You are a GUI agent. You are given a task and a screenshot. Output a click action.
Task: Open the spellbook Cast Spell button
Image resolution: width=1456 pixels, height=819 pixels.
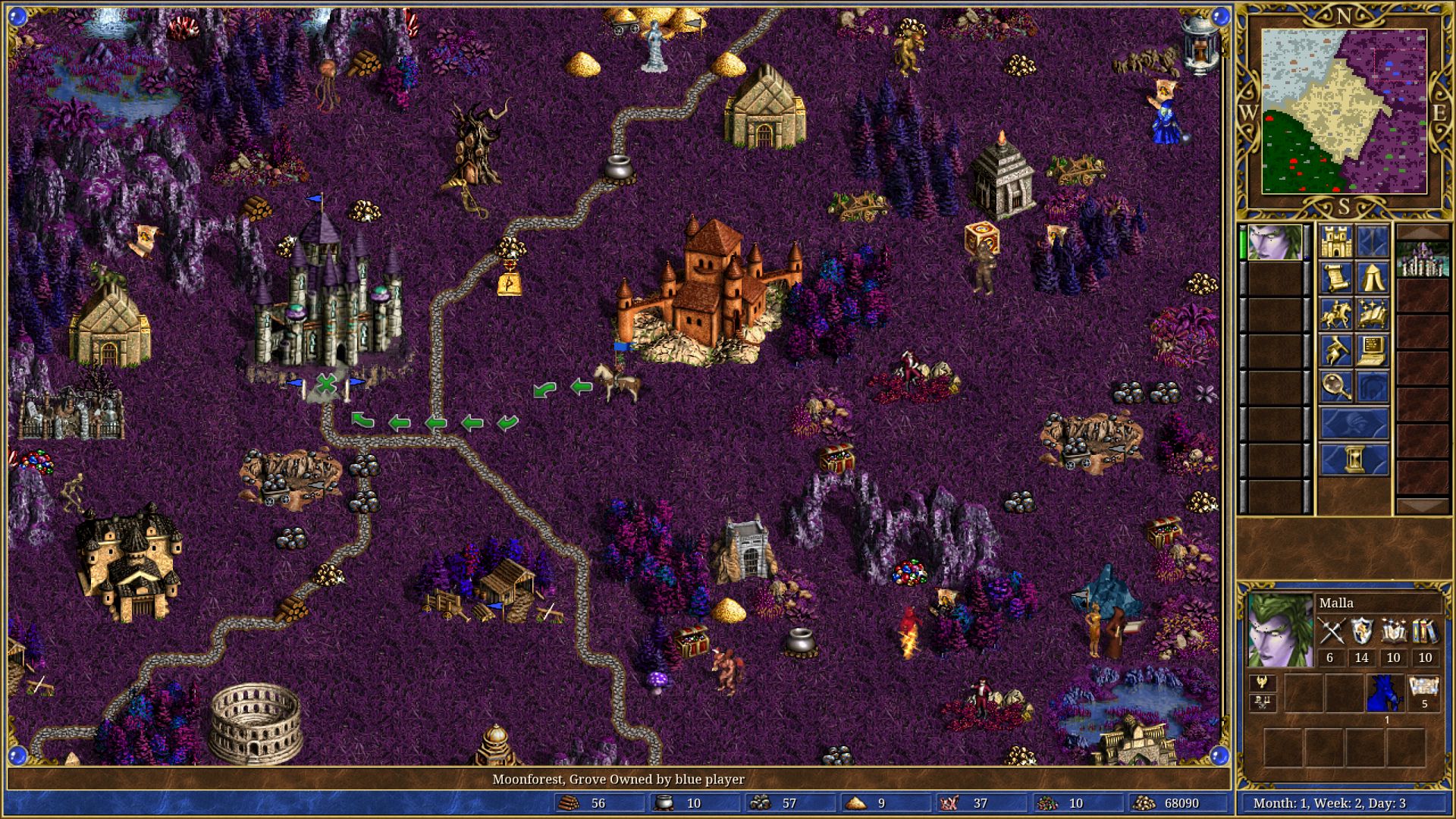[x=1373, y=314]
